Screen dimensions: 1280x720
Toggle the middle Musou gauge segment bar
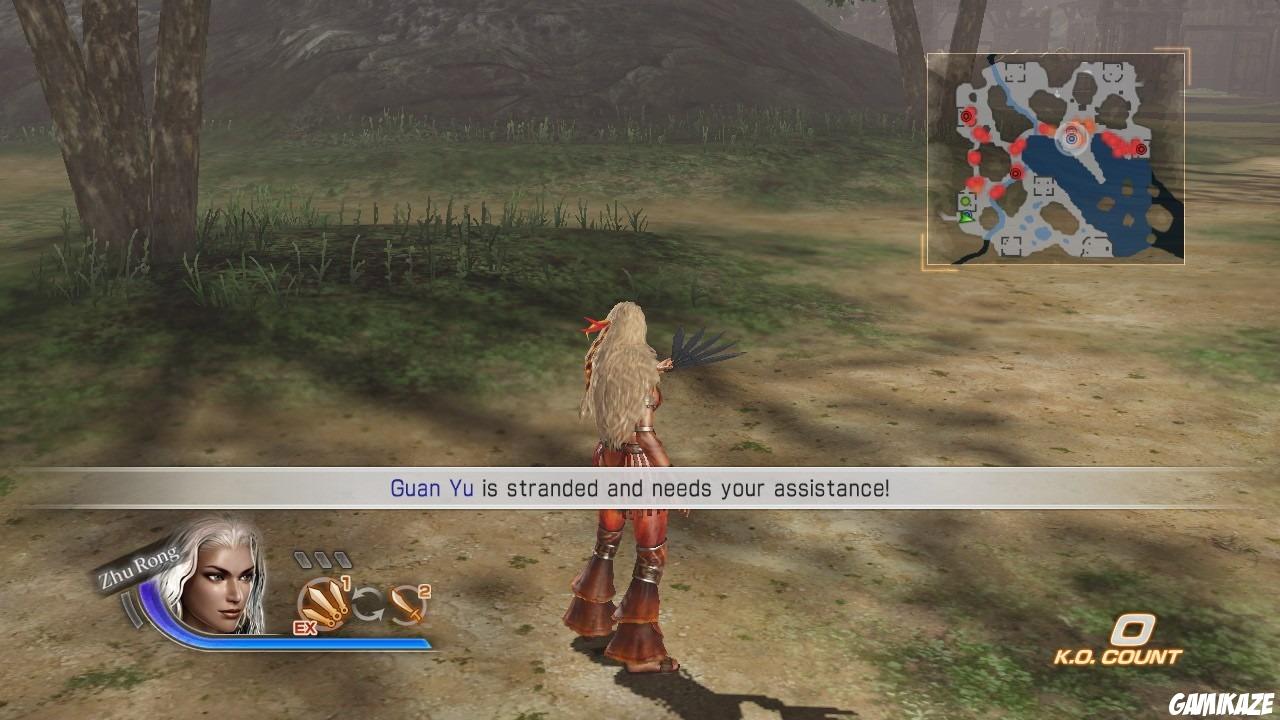point(322,558)
